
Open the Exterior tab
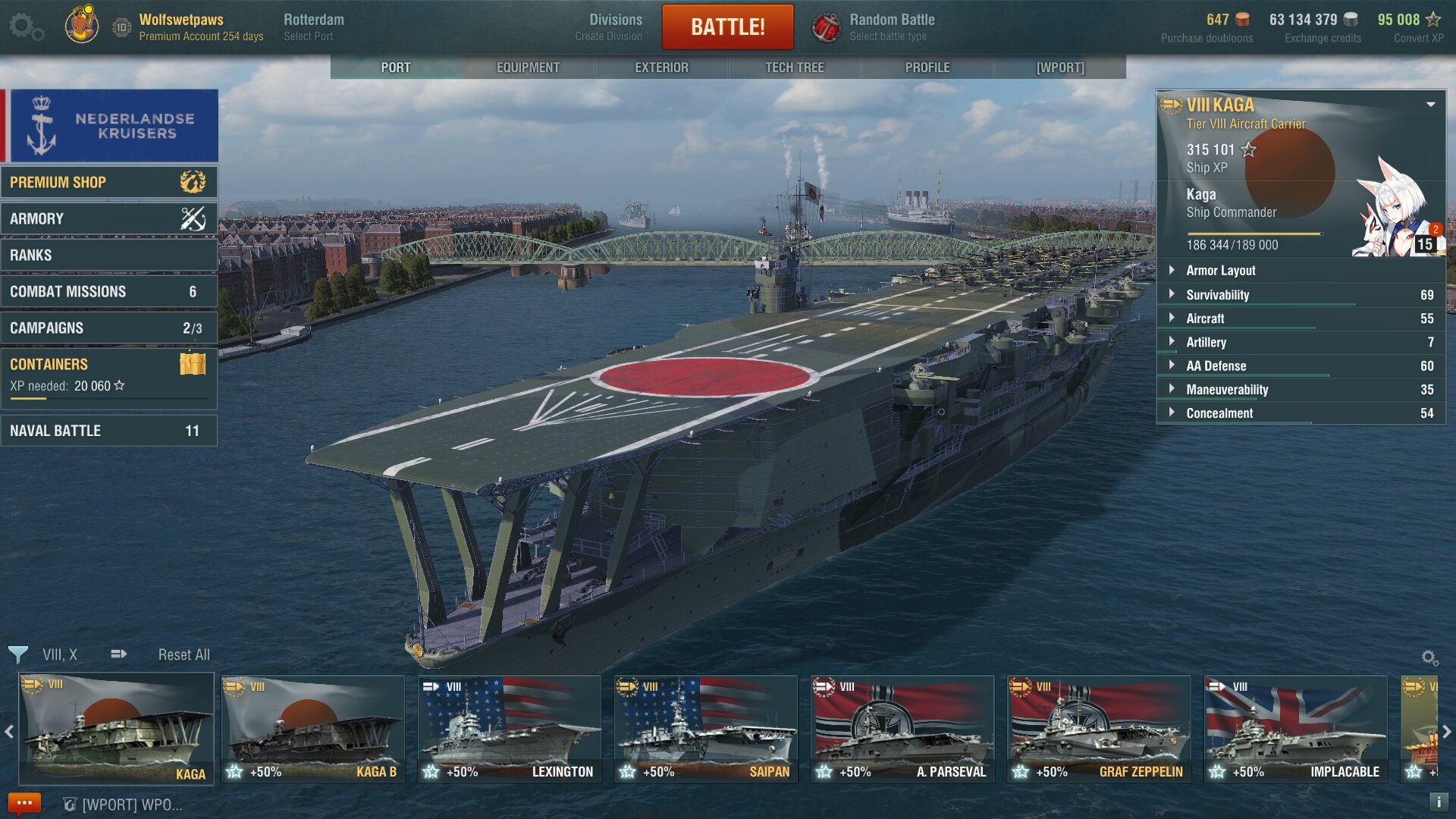[x=661, y=67]
